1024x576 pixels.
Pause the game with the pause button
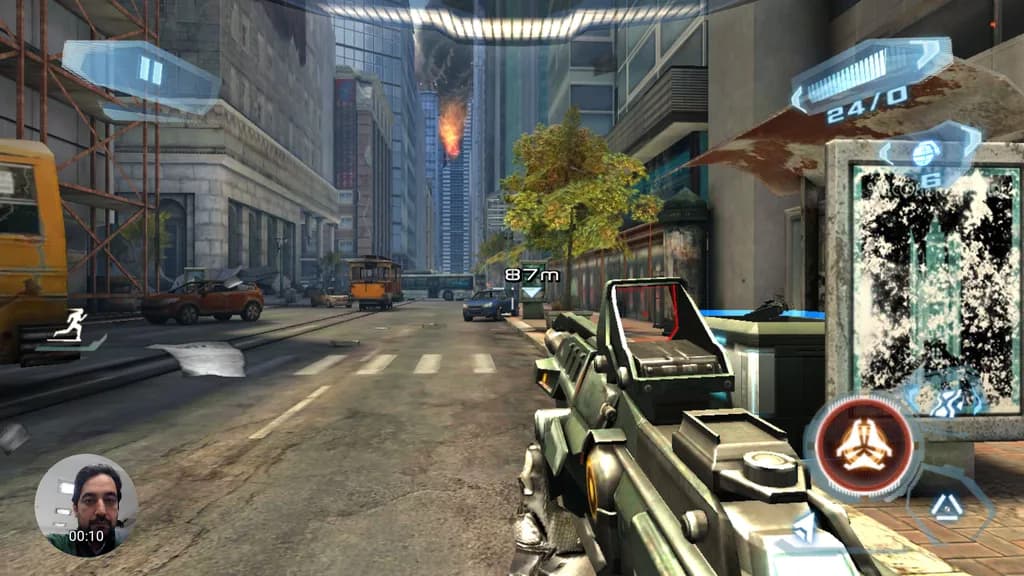coord(150,71)
